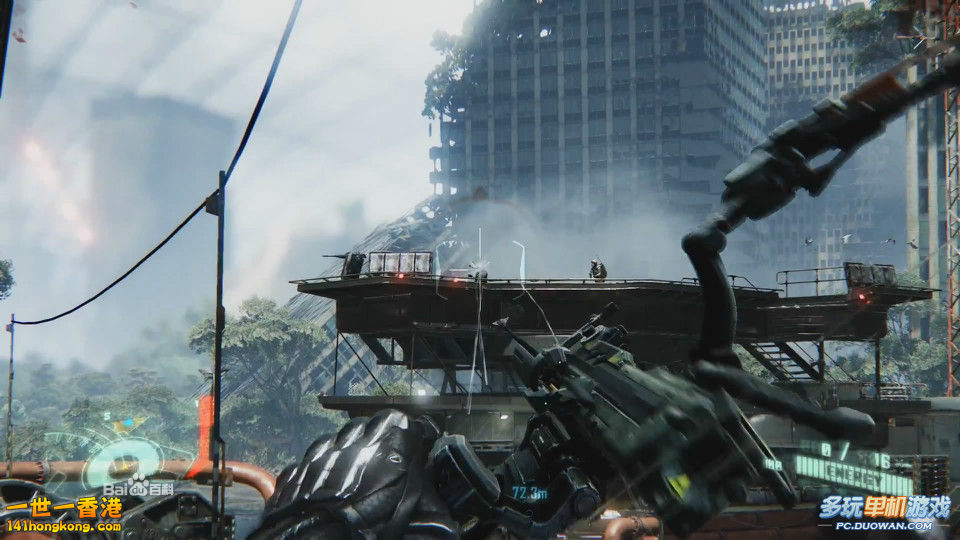Open the PC.DUOWAN.COM watermark logo
The image size is (960, 540).
pos(884,512)
